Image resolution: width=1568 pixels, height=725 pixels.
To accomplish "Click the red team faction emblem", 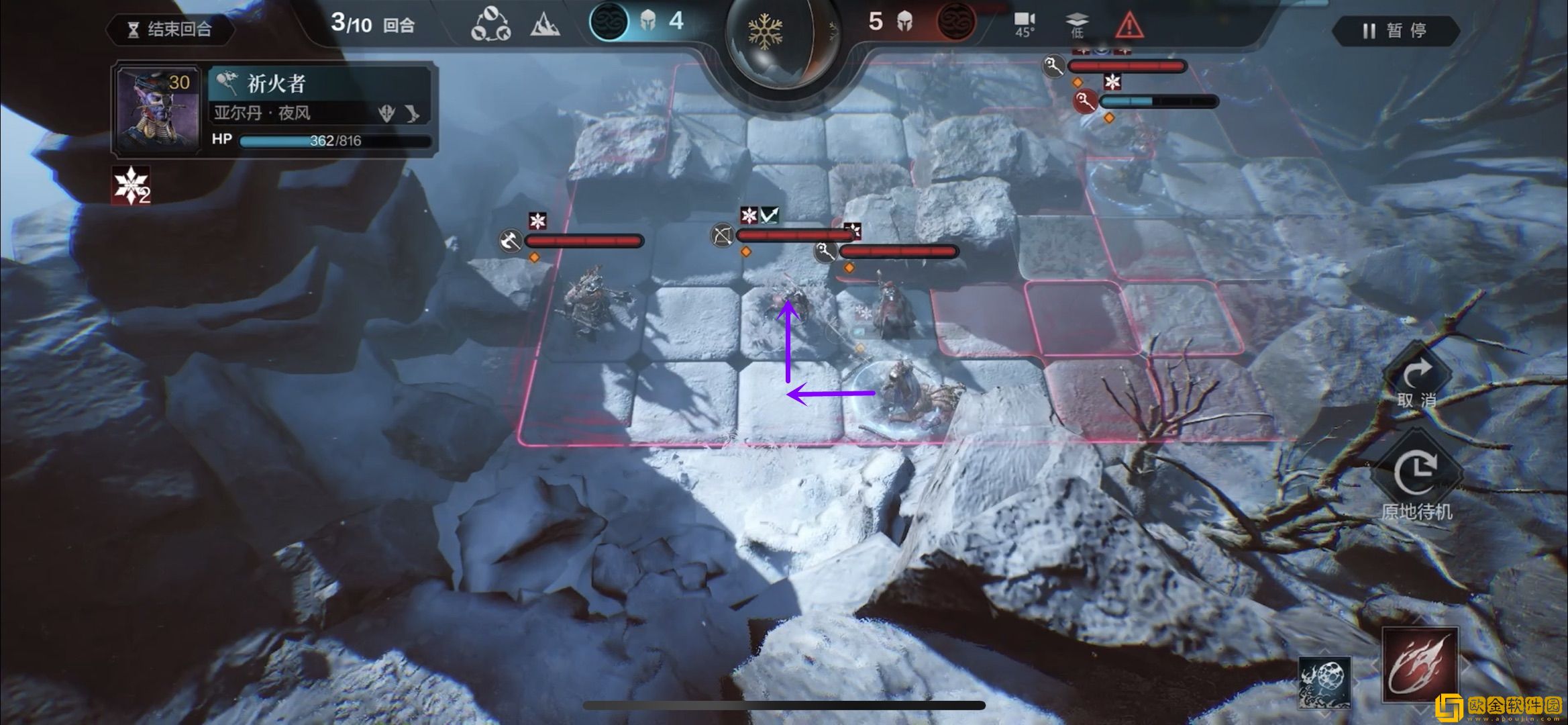I will 955,22.
